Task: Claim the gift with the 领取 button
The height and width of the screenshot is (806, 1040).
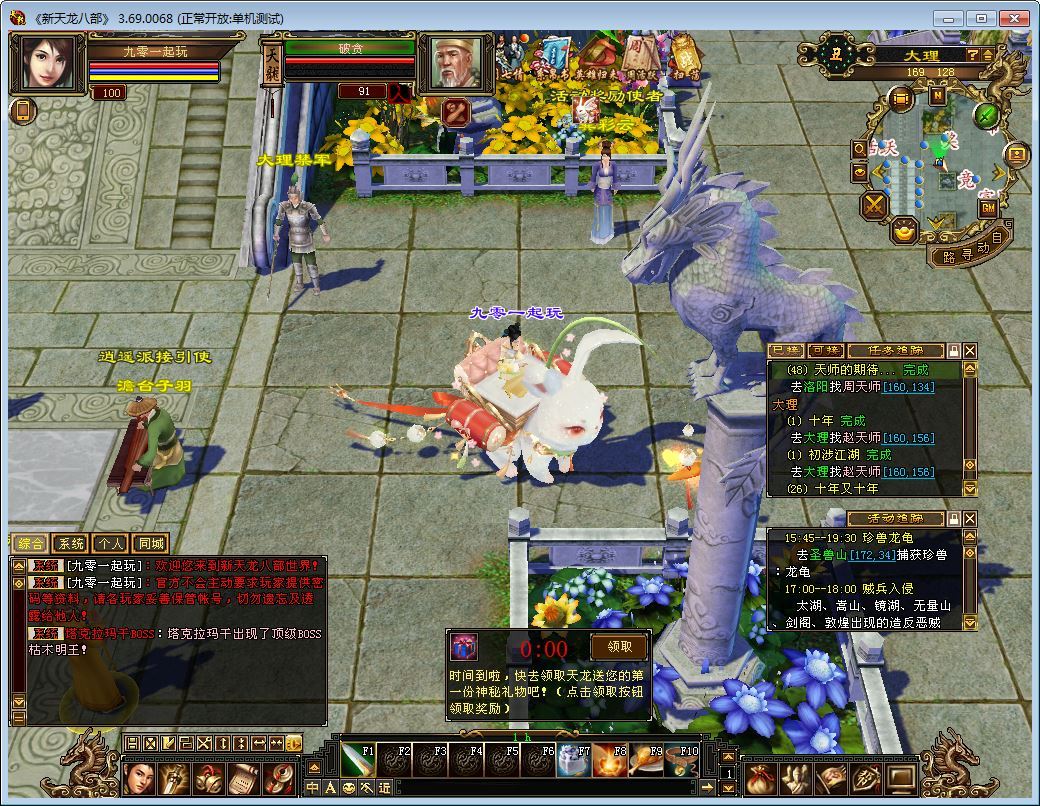Action: (x=619, y=646)
